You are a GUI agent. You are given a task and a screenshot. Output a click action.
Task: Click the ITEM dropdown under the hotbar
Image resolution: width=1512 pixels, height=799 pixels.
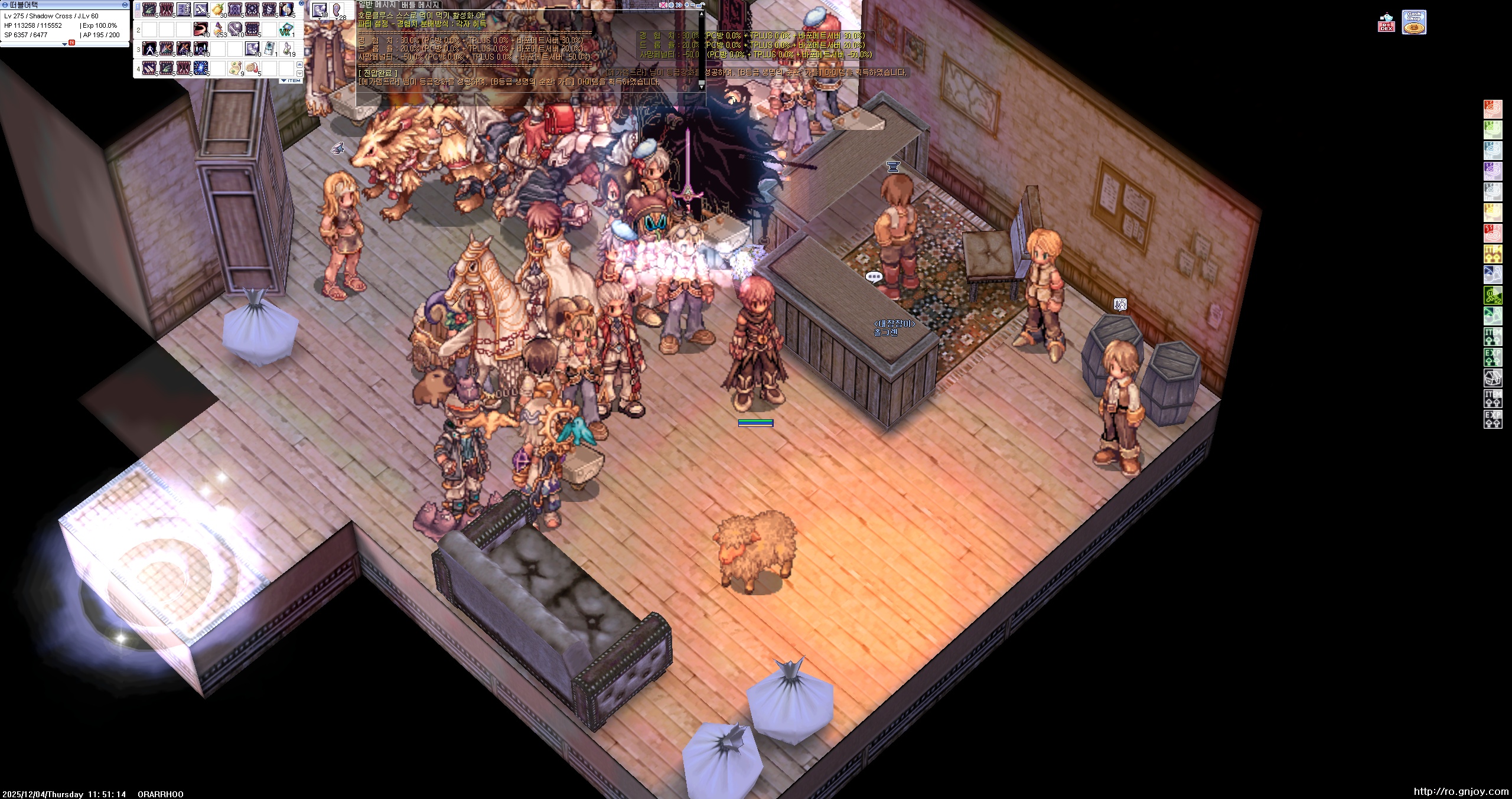point(291,80)
